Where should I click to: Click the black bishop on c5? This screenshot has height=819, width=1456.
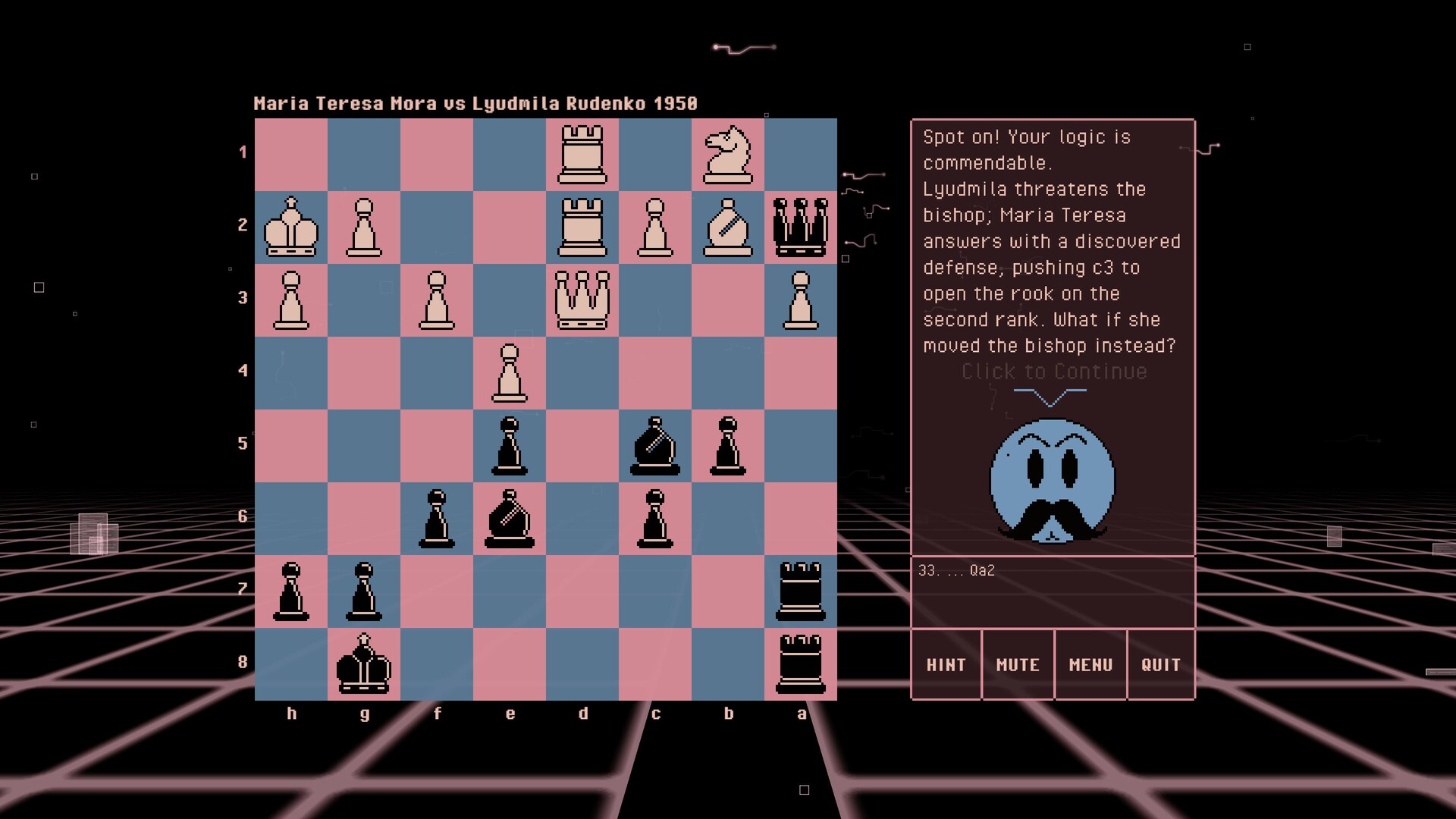656,446
